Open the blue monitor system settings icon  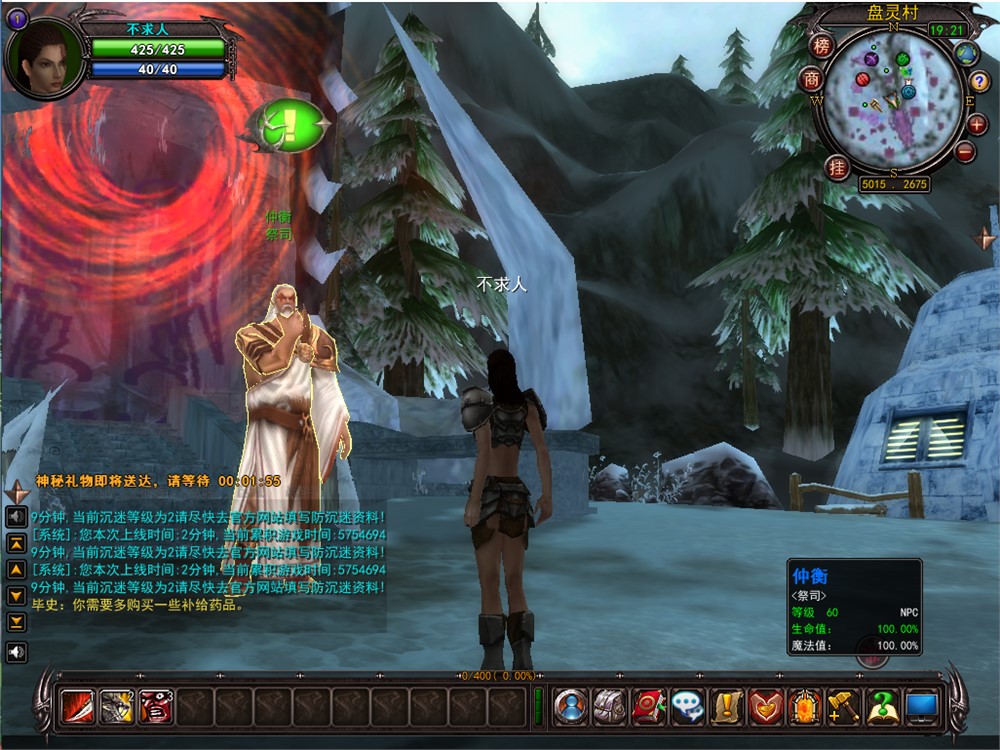(921, 707)
